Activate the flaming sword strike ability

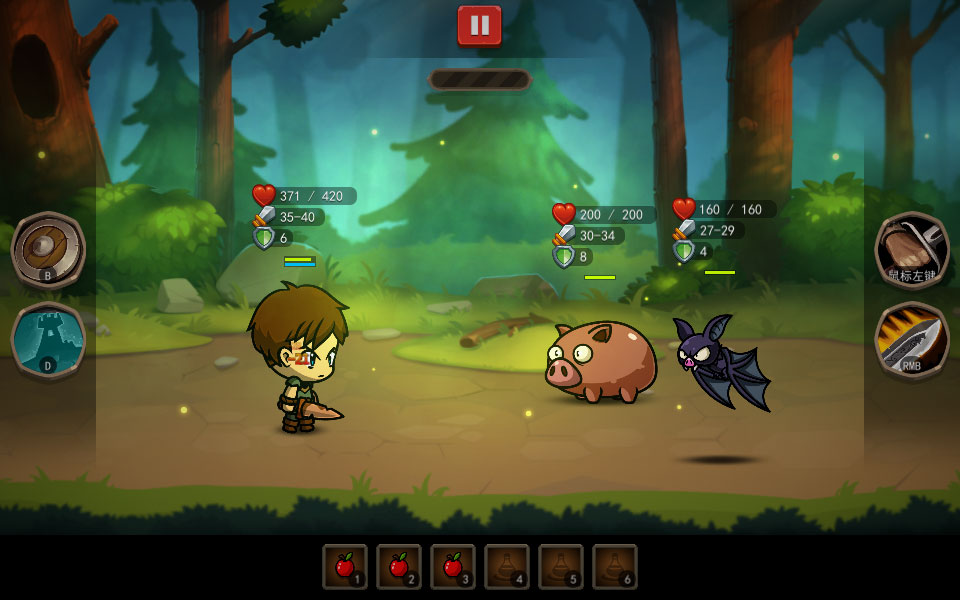[x=912, y=340]
